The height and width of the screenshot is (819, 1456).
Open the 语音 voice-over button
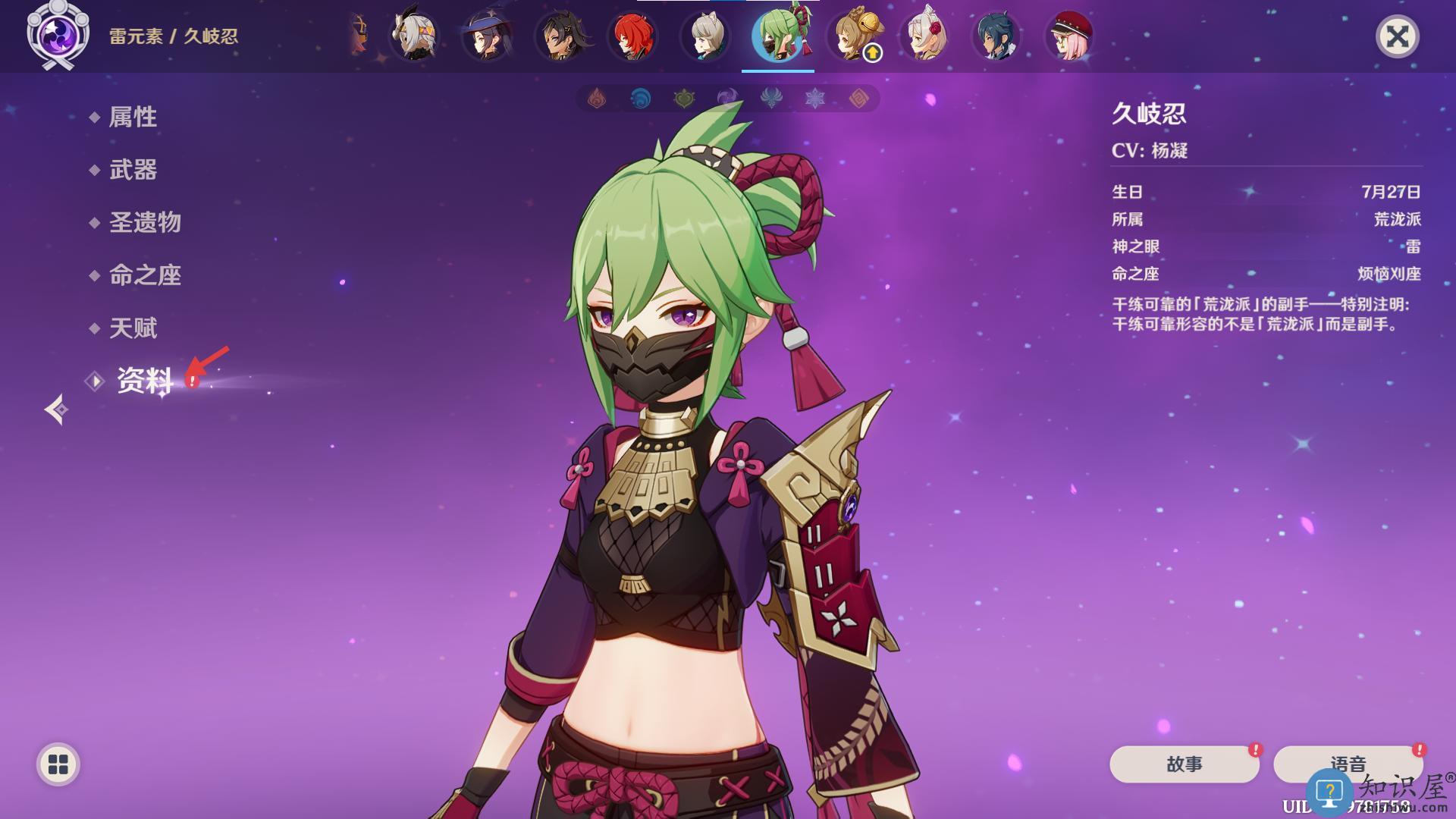click(1348, 764)
